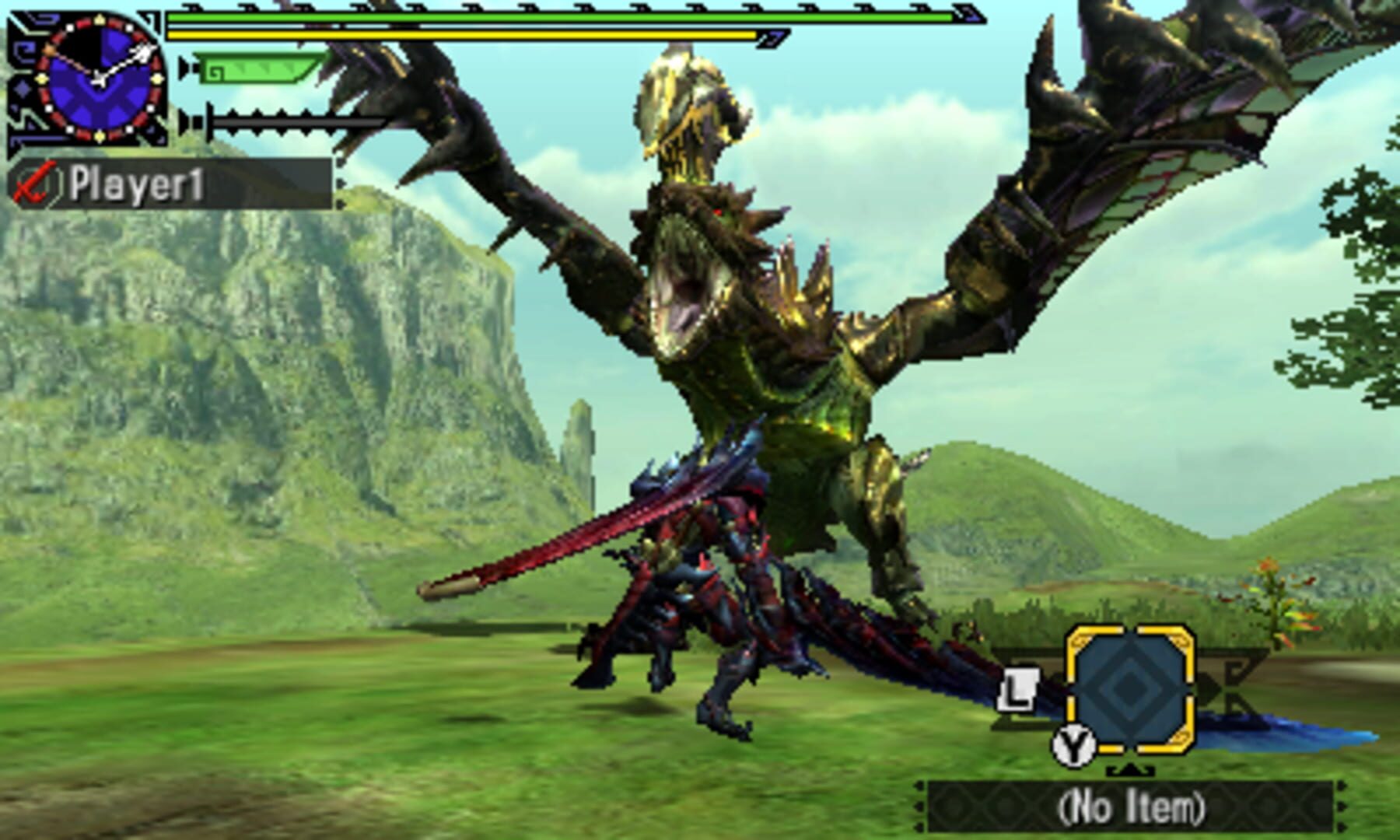This screenshot has width=1400, height=840.
Task: Click the green monster health bar at the top
Action: (x=544, y=17)
